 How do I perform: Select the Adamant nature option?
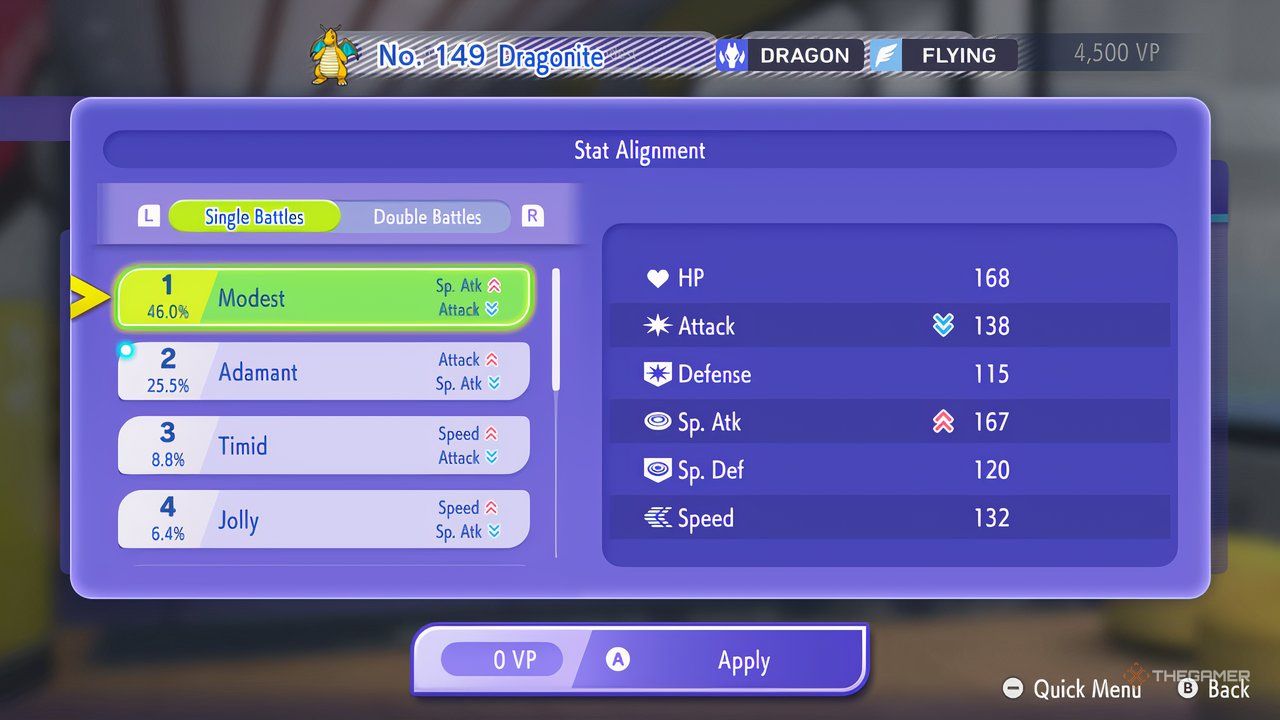(323, 372)
